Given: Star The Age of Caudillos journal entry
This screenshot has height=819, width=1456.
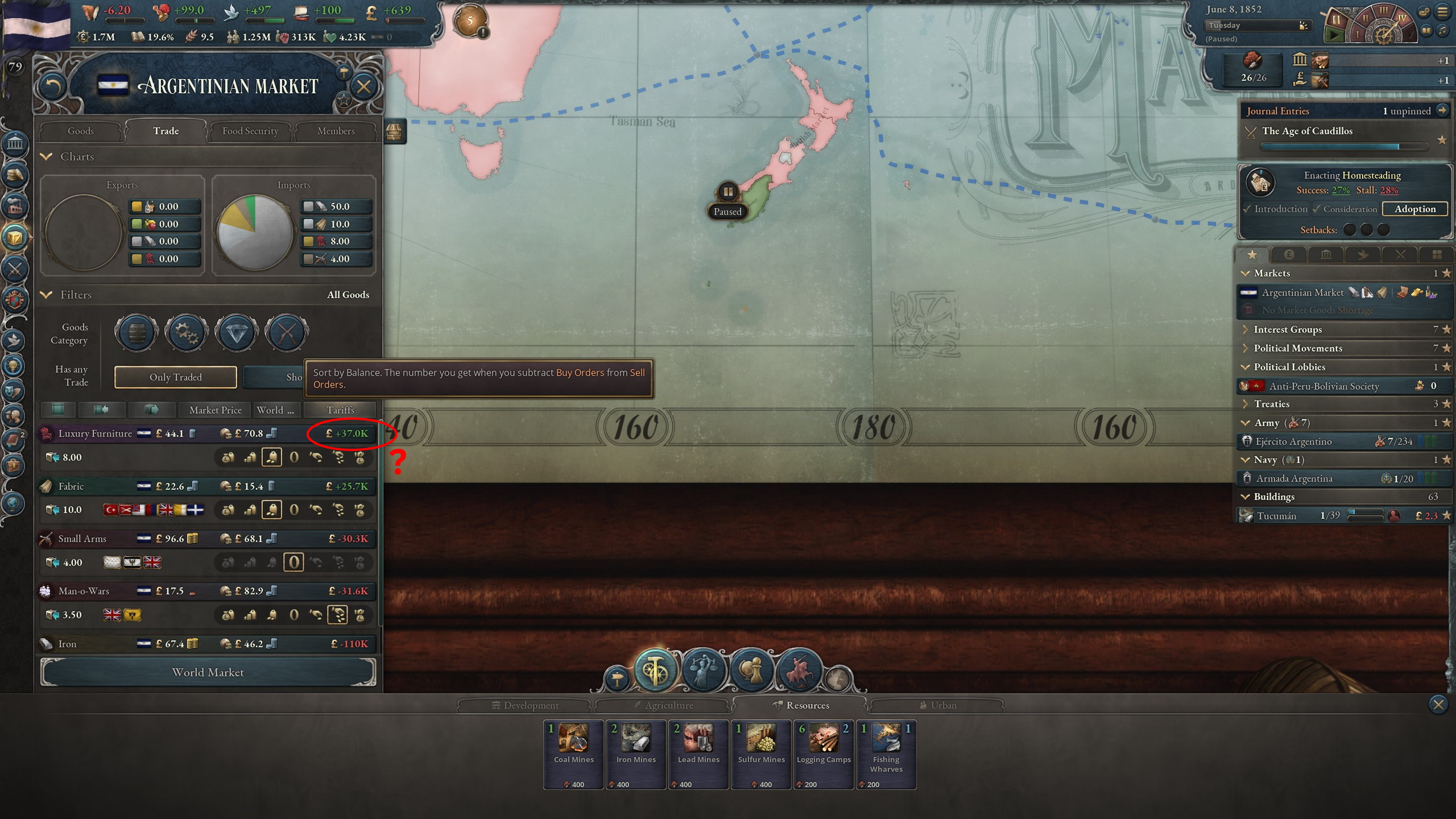Looking at the screenshot, I should [1443, 140].
